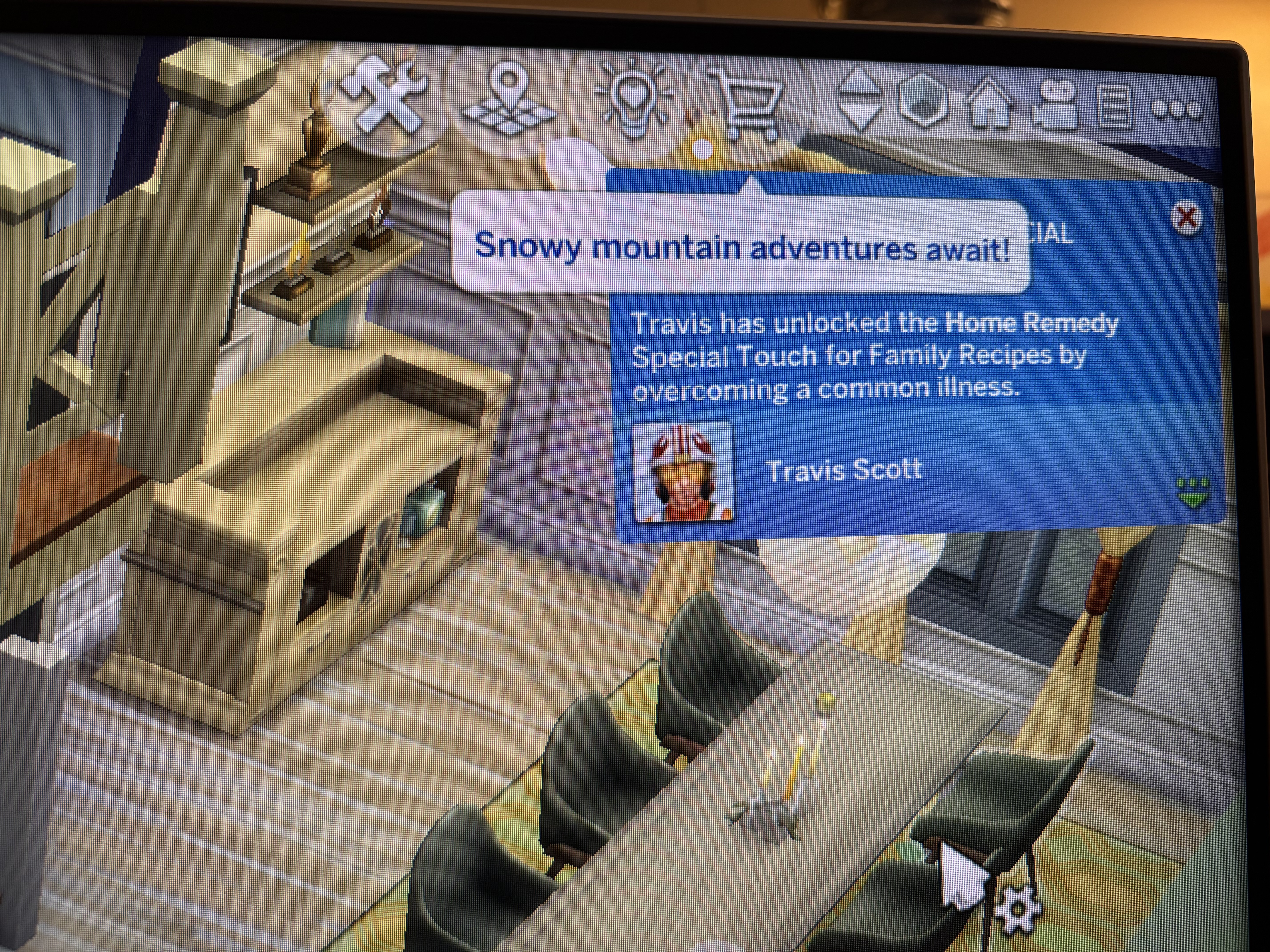The image size is (1270, 952).
Task: Open the game options list icon
Action: (x=1114, y=107)
